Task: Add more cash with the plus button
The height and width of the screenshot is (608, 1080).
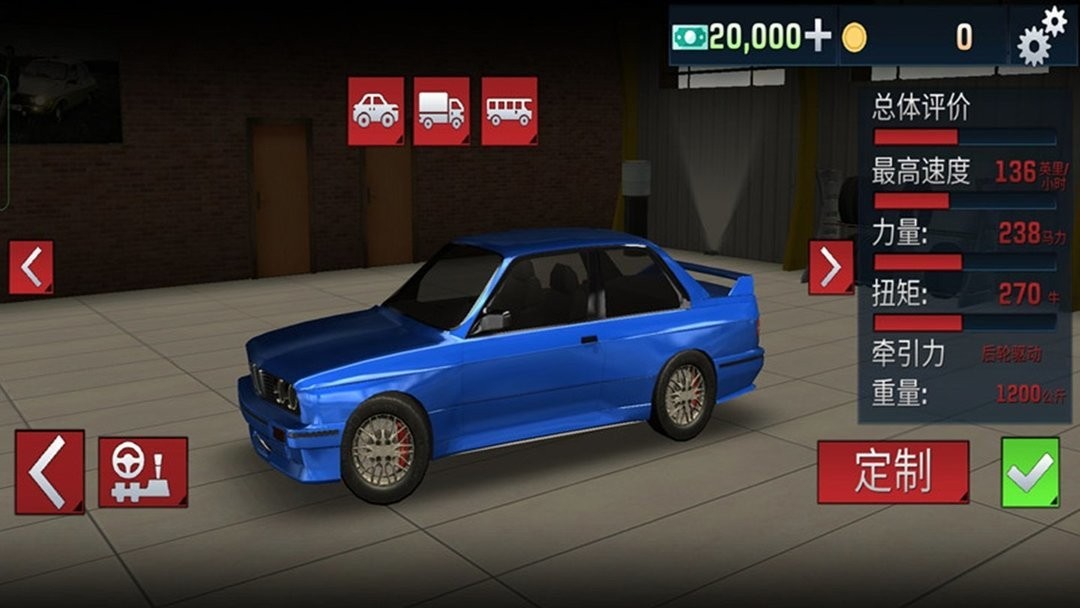Action: pos(818,37)
